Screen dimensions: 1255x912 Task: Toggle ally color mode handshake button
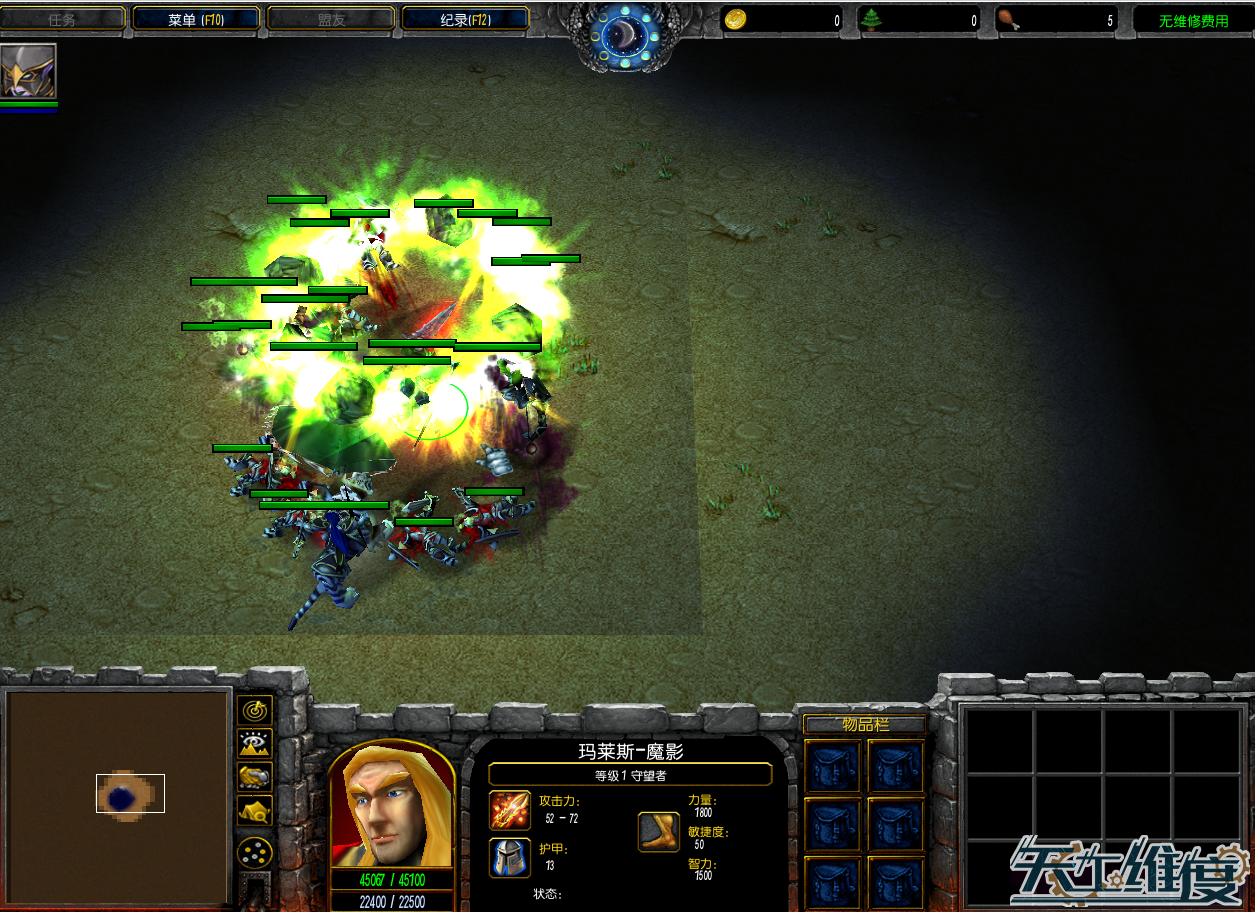pos(256,776)
